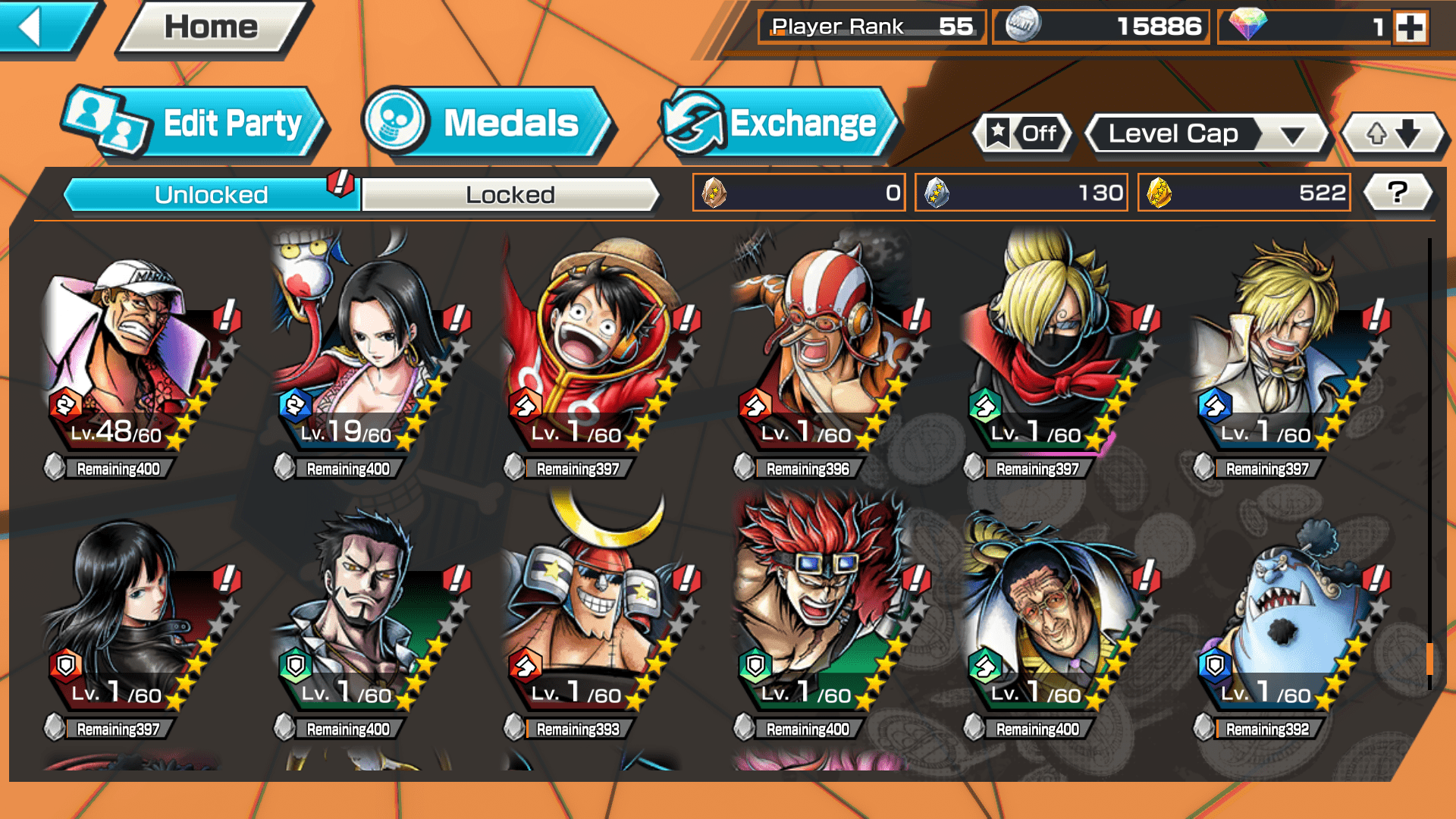
Task: Return to the Home screen
Action: click(212, 27)
